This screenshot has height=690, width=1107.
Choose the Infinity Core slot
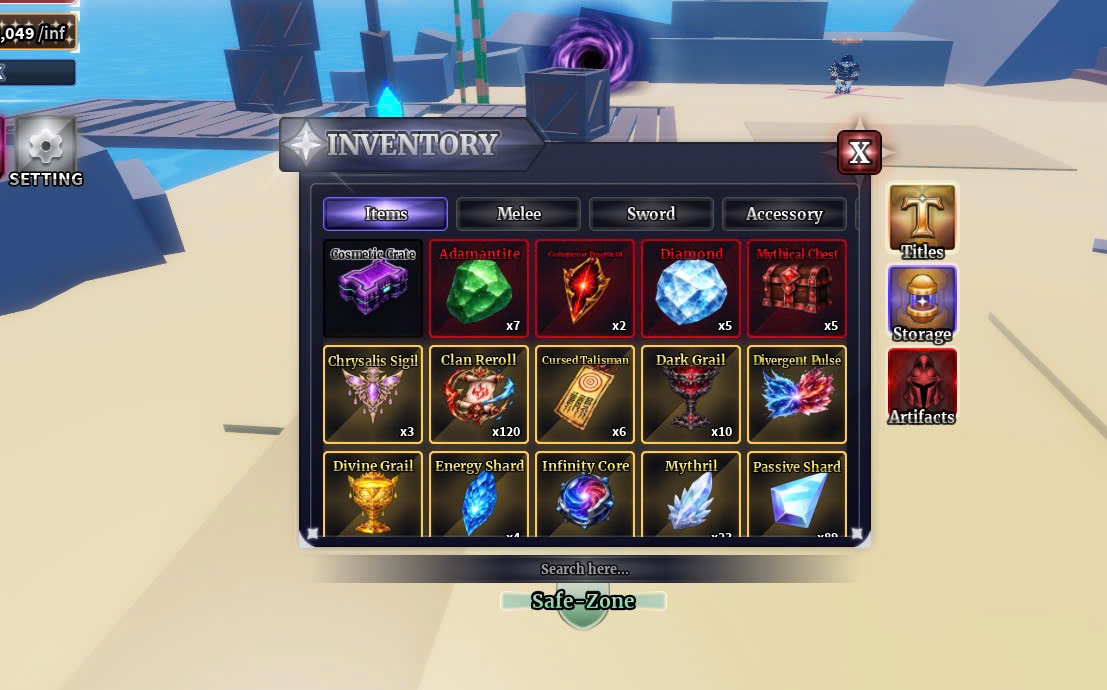click(585, 495)
